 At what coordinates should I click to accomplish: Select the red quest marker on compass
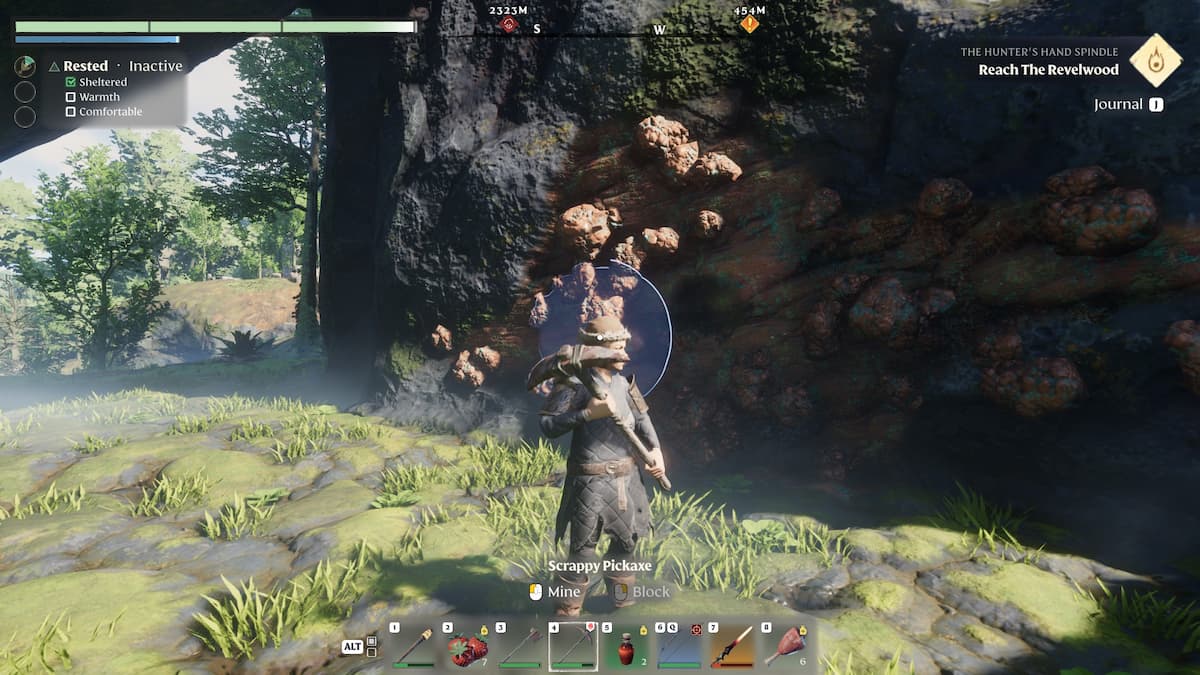pyautogui.click(x=509, y=24)
